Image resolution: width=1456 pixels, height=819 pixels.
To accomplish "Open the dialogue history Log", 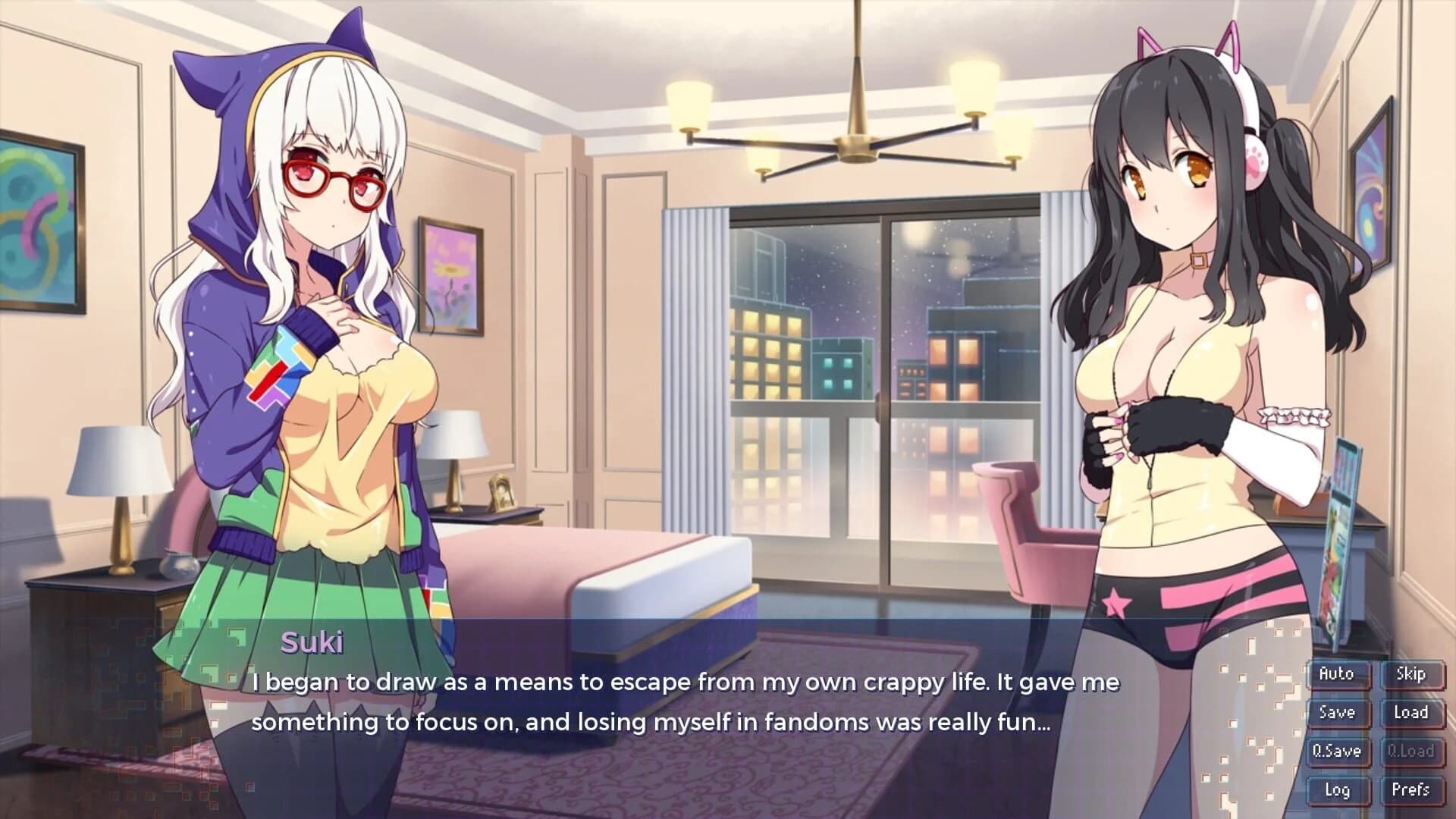I will click(1337, 789).
